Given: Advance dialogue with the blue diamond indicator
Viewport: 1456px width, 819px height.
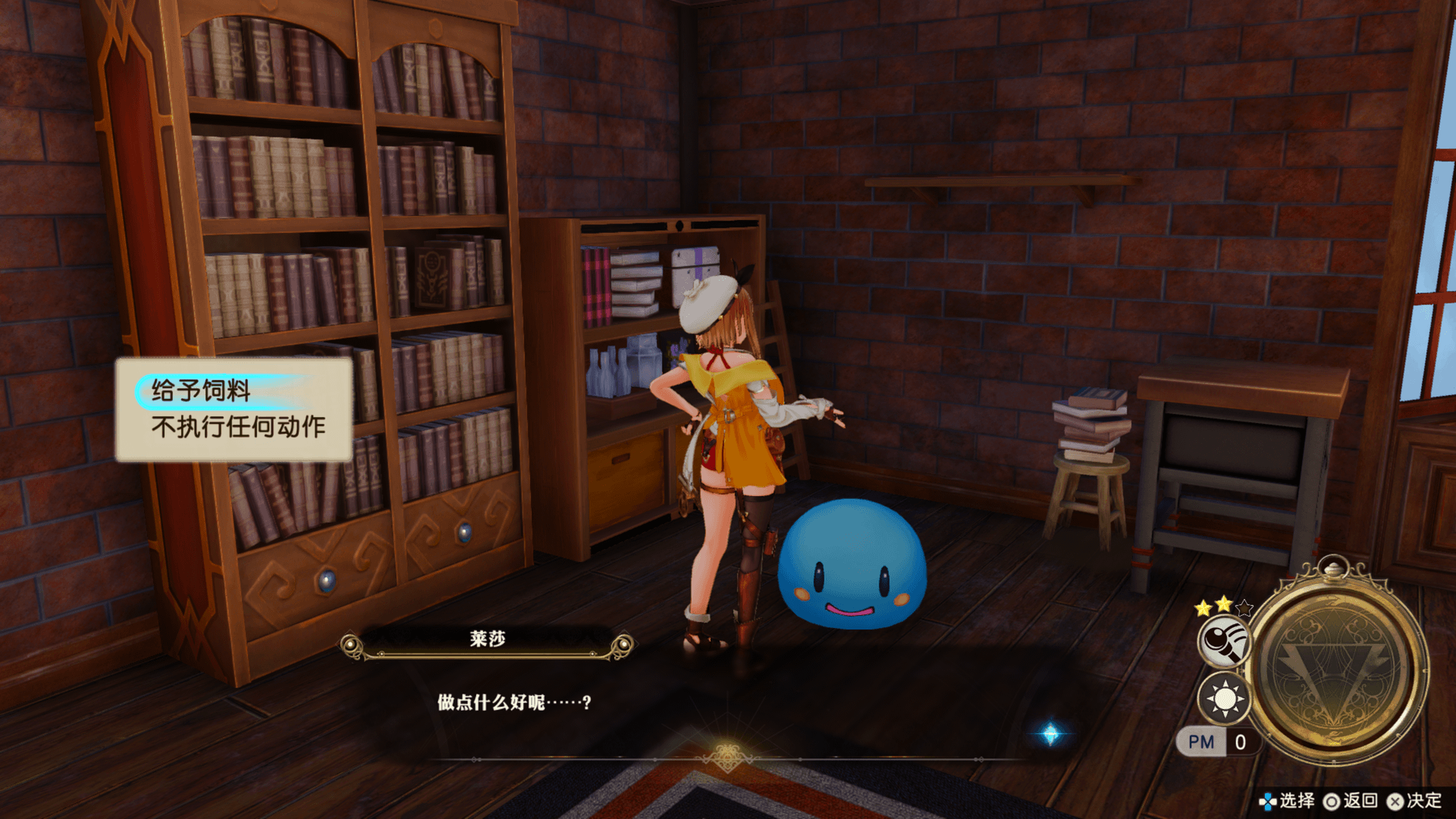Looking at the screenshot, I should click(x=1050, y=733).
